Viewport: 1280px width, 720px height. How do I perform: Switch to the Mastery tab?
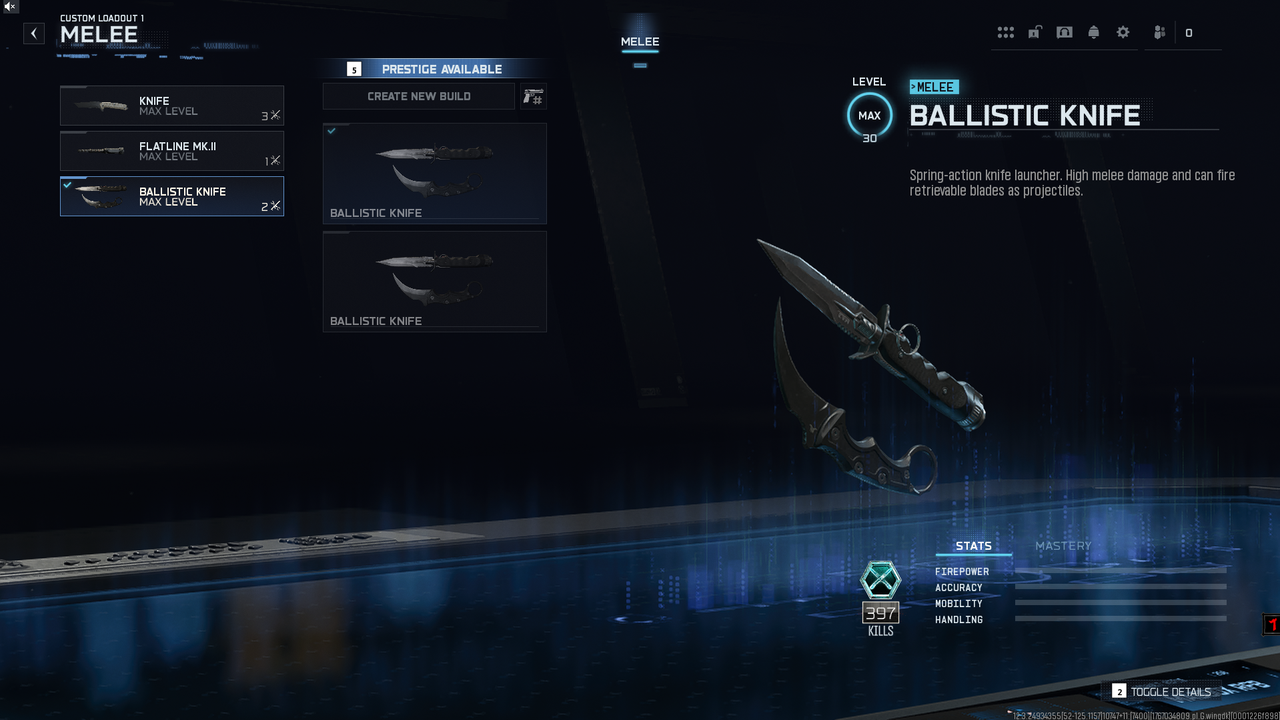(1063, 546)
